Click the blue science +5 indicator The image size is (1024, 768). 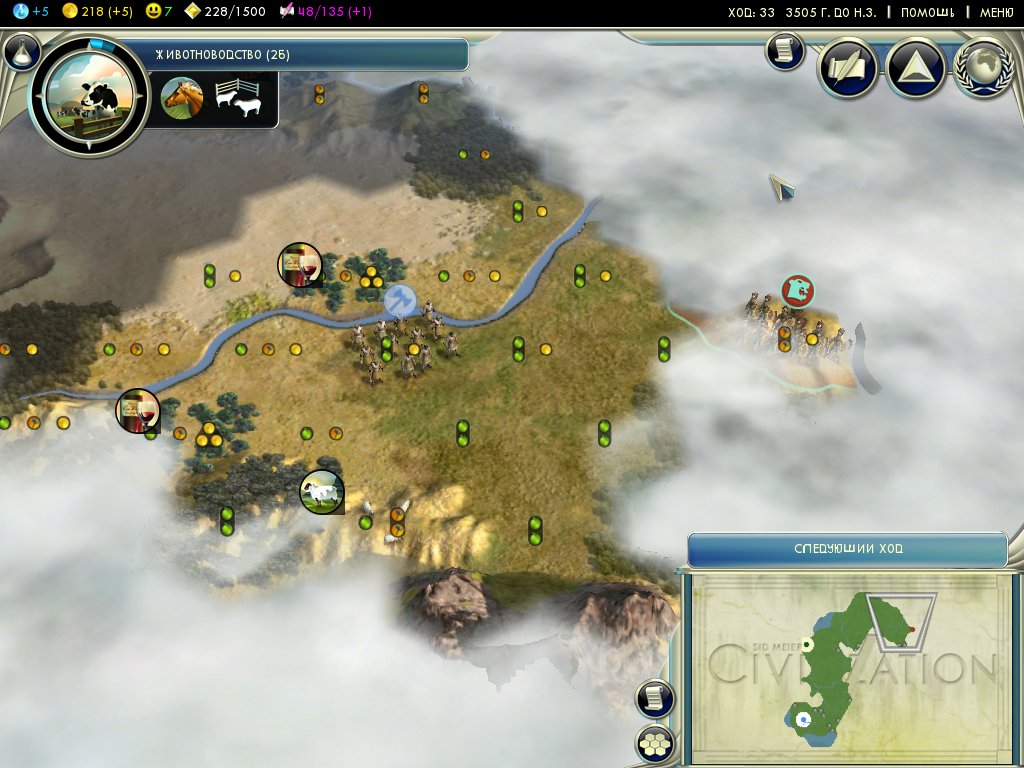[x=30, y=11]
